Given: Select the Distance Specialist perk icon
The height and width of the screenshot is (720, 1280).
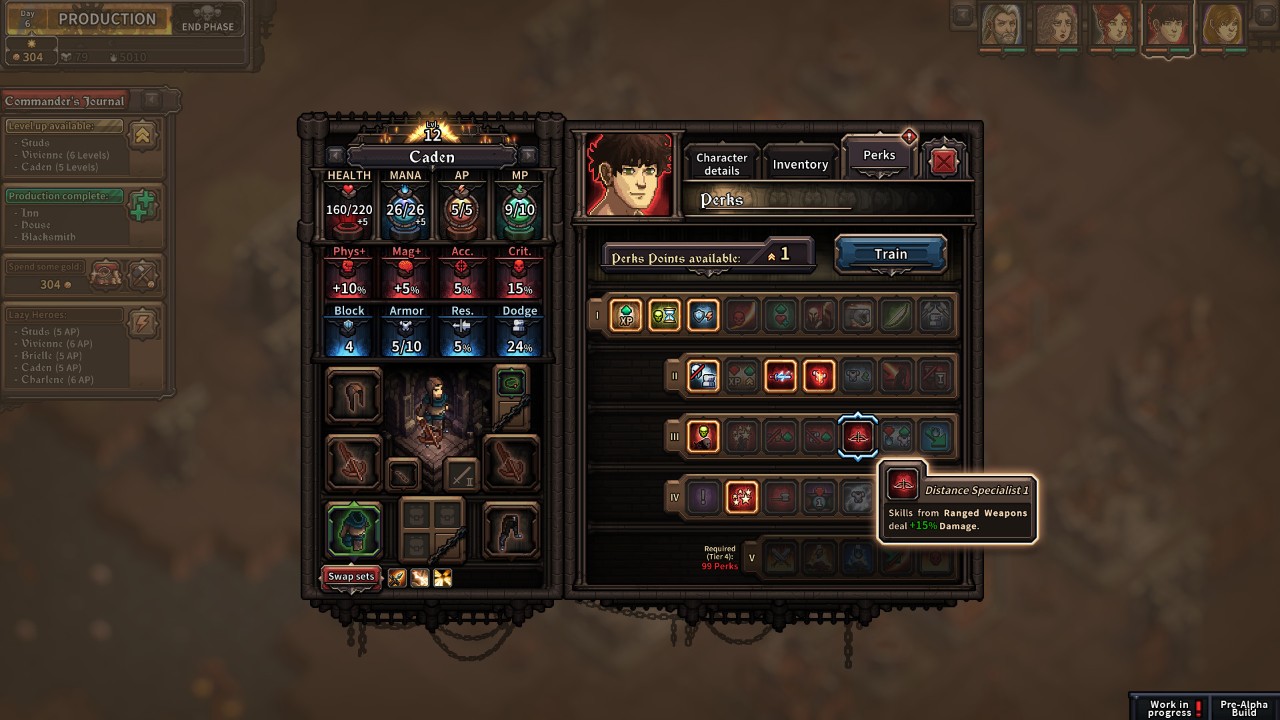Looking at the screenshot, I should point(858,436).
